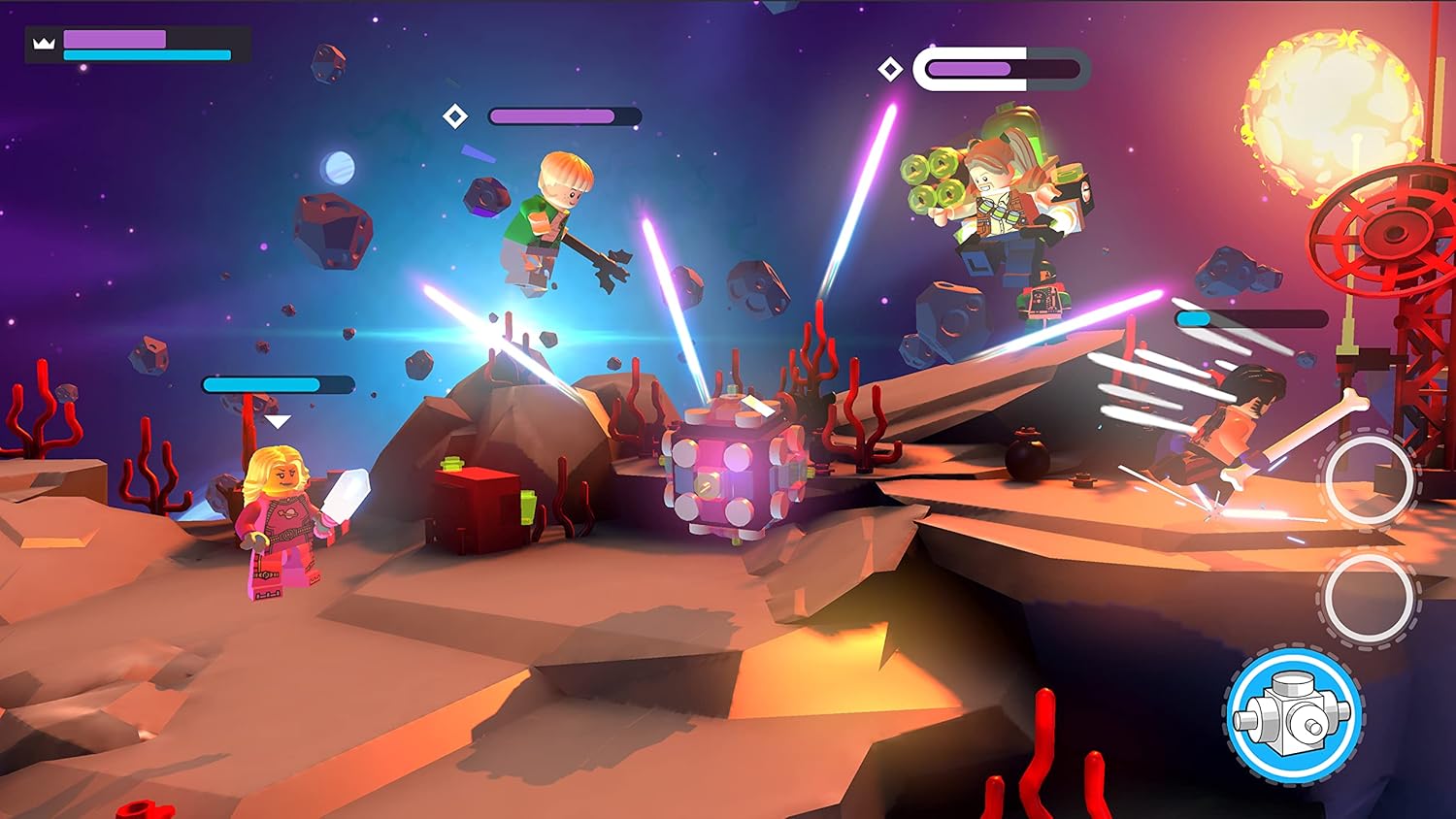Screen dimensions: 1456x819
Task: Select the diamond marker beside the top health bar
Action: click(889, 68)
